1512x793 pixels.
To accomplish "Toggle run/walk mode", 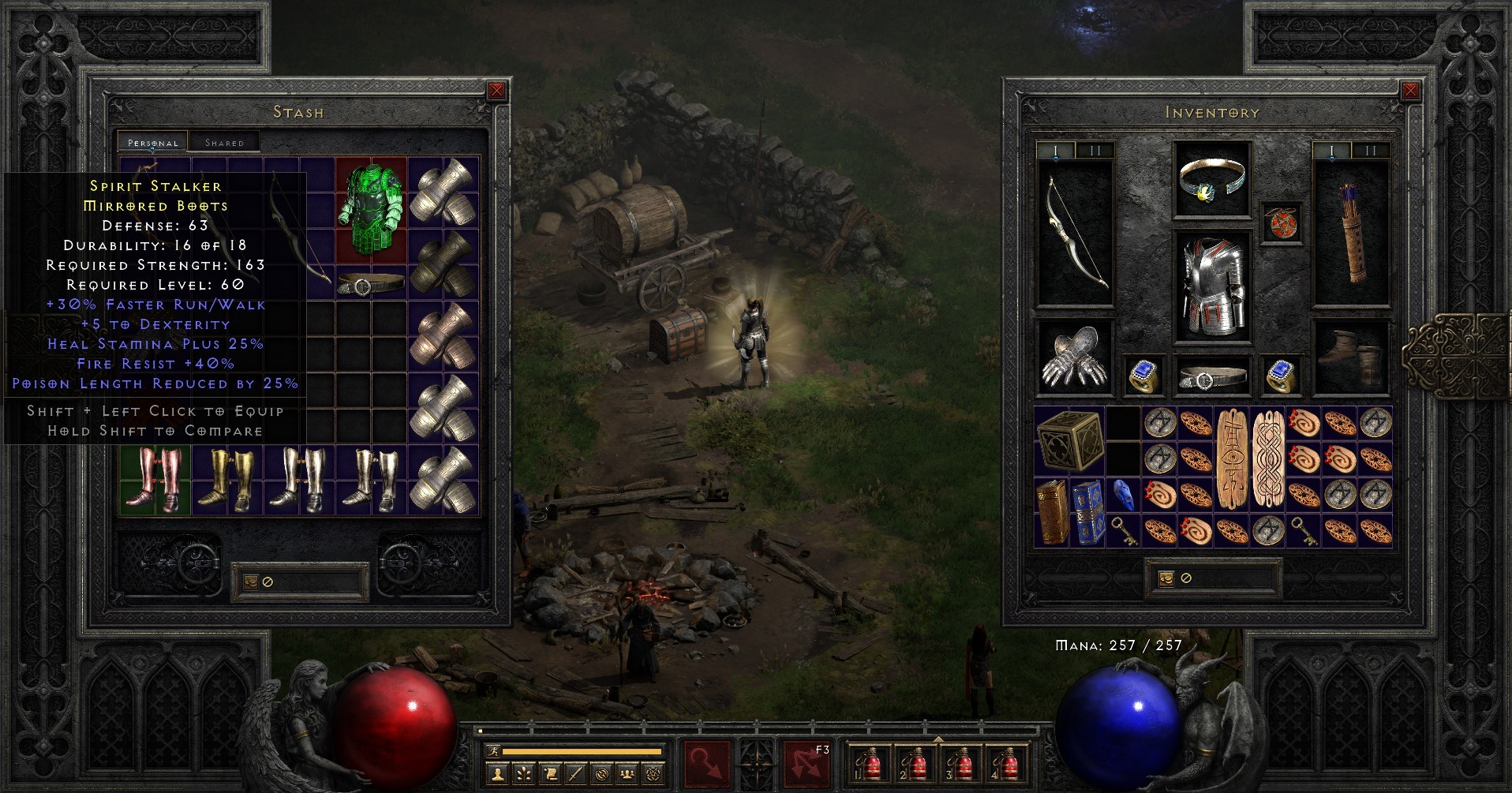I will point(494,750).
